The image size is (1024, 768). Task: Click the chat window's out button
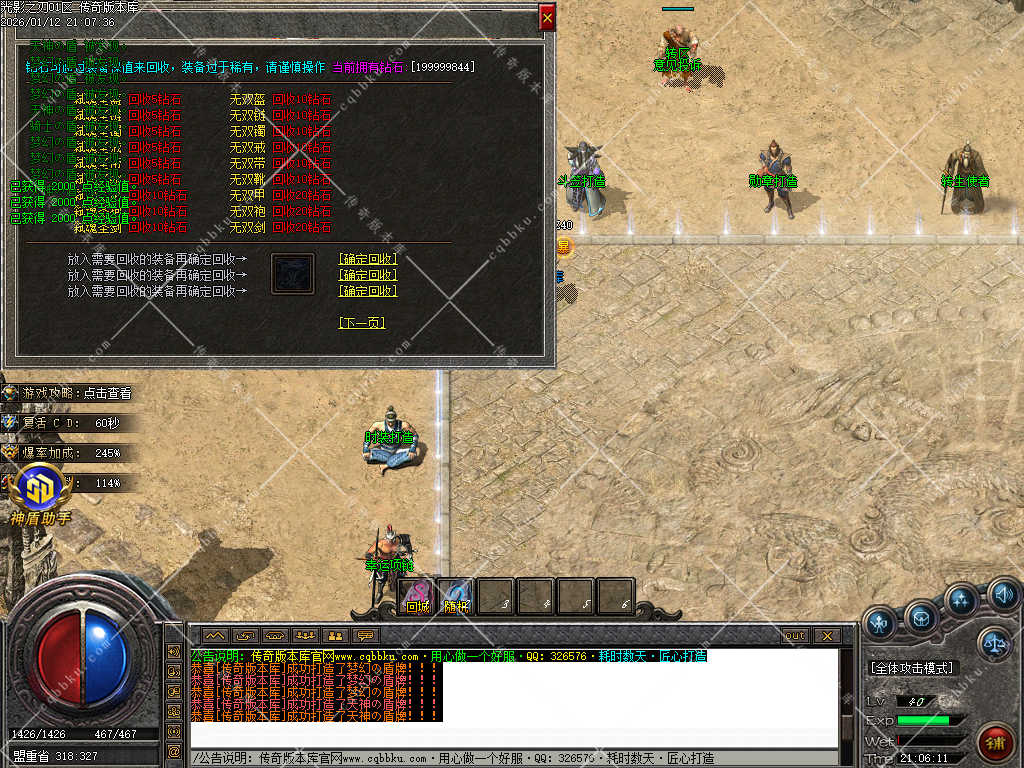pyautogui.click(x=795, y=636)
